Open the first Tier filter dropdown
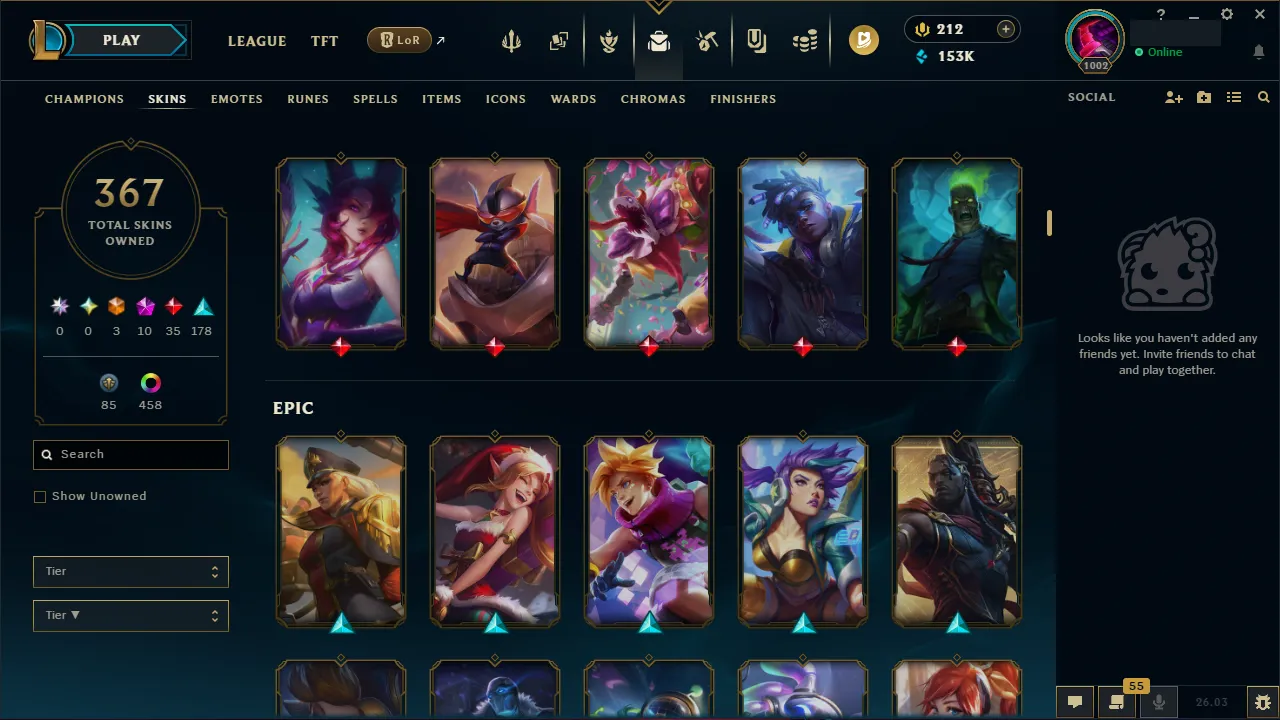Image resolution: width=1280 pixels, height=720 pixels. pyautogui.click(x=130, y=571)
